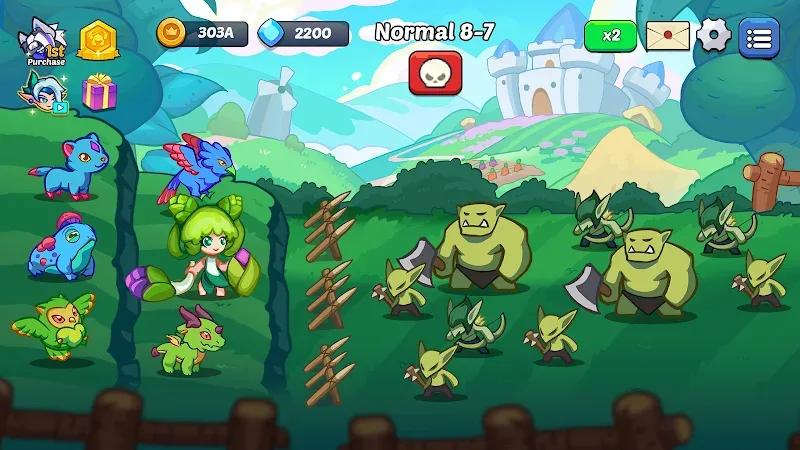Open the elf character video reward
The width and height of the screenshot is (800, 450).
click(x=42, y=92)
